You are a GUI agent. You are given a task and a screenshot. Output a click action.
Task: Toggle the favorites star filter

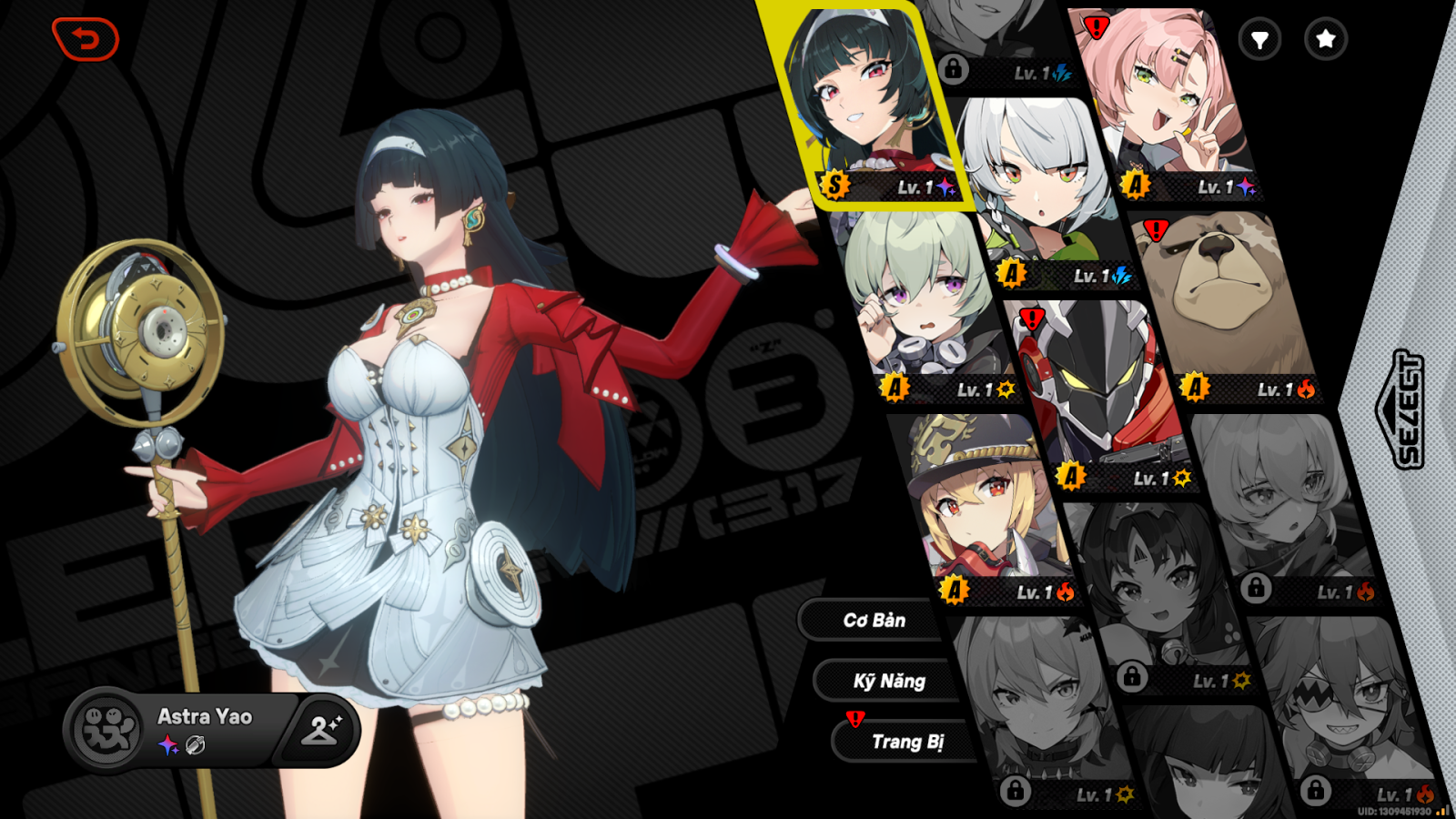coord(1324,40)
